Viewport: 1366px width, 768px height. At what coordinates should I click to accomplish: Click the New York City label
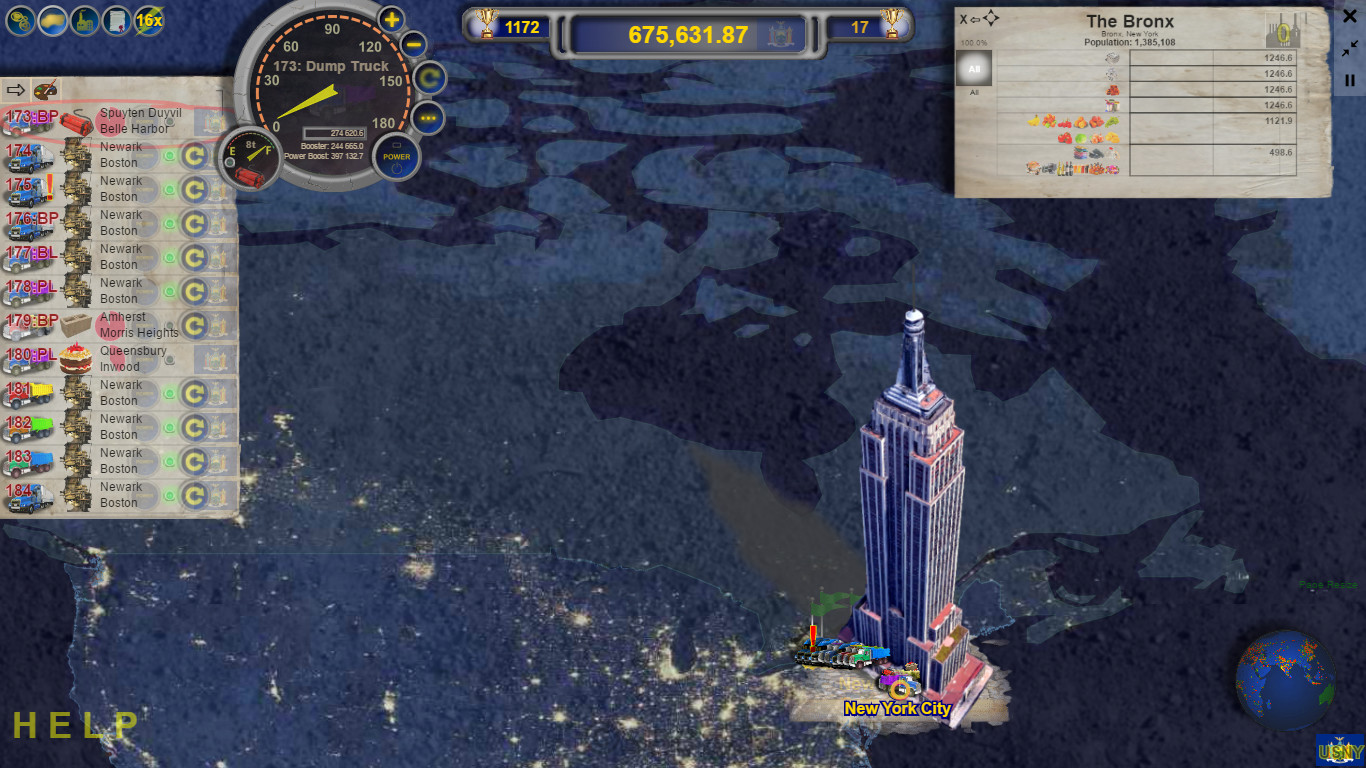[897, 708]
